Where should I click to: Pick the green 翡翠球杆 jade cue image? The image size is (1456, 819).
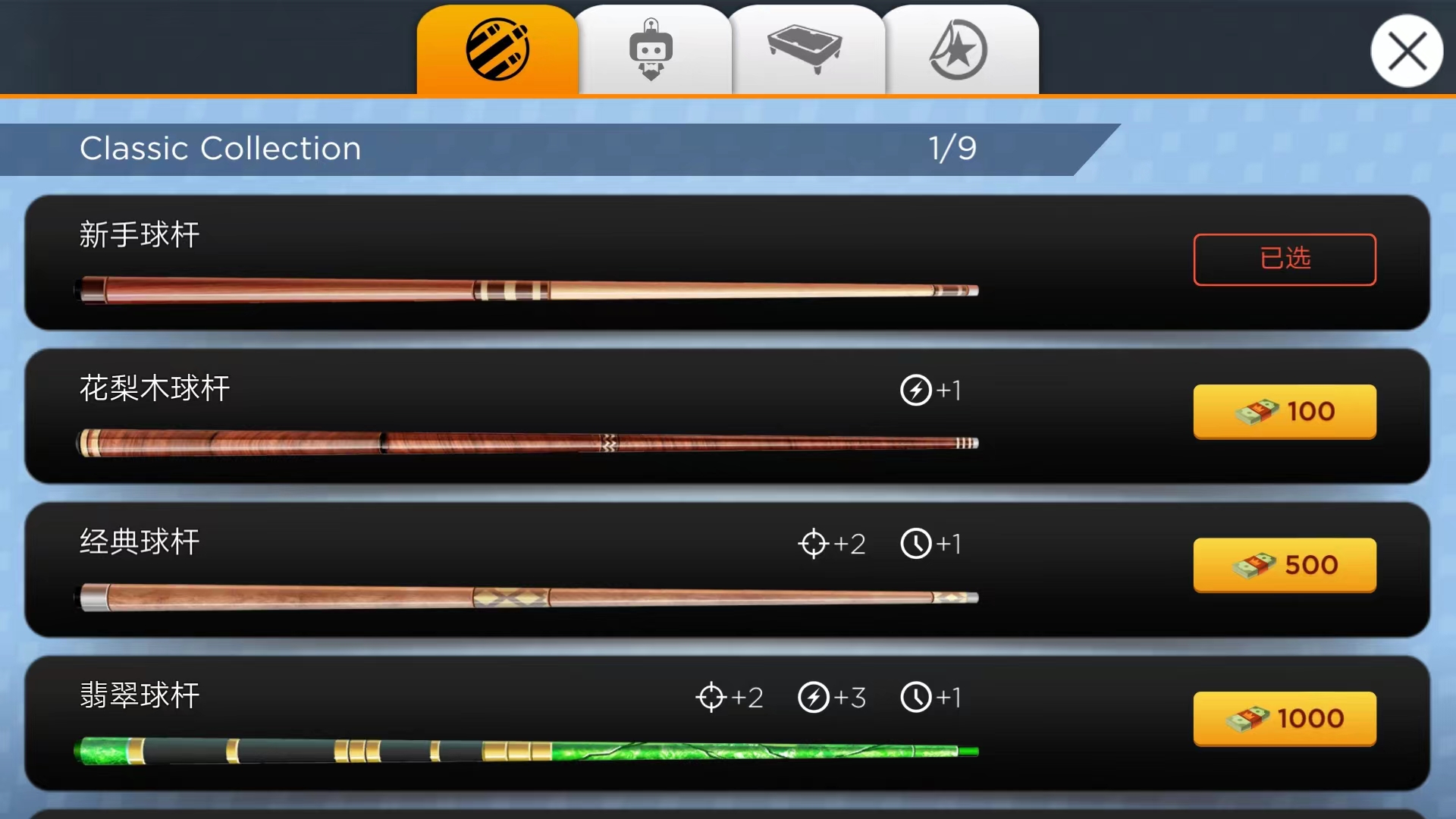(x=527, y=751)
